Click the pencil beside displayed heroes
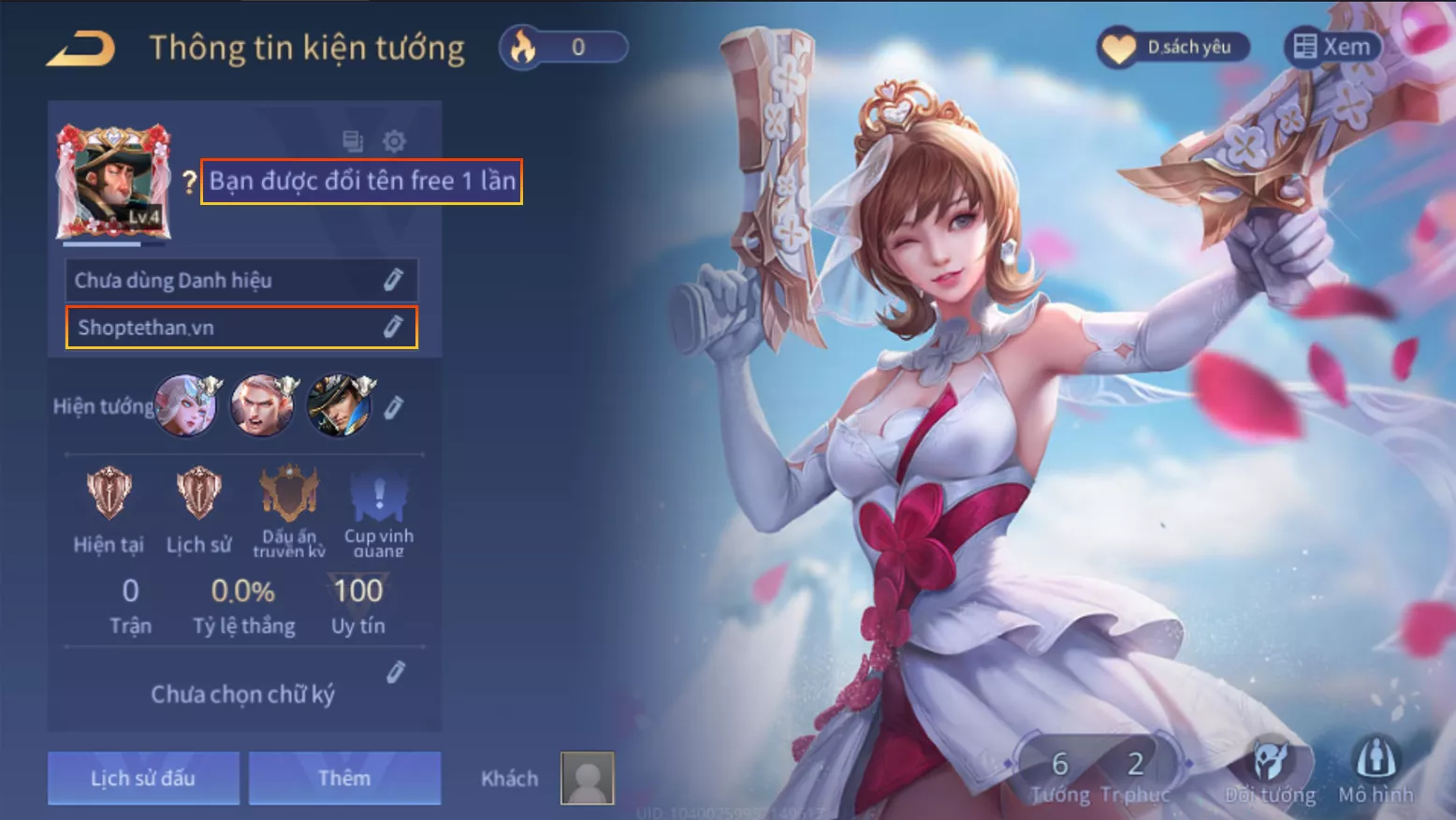This screenshot has width=1456, height=820. (394, 407)
